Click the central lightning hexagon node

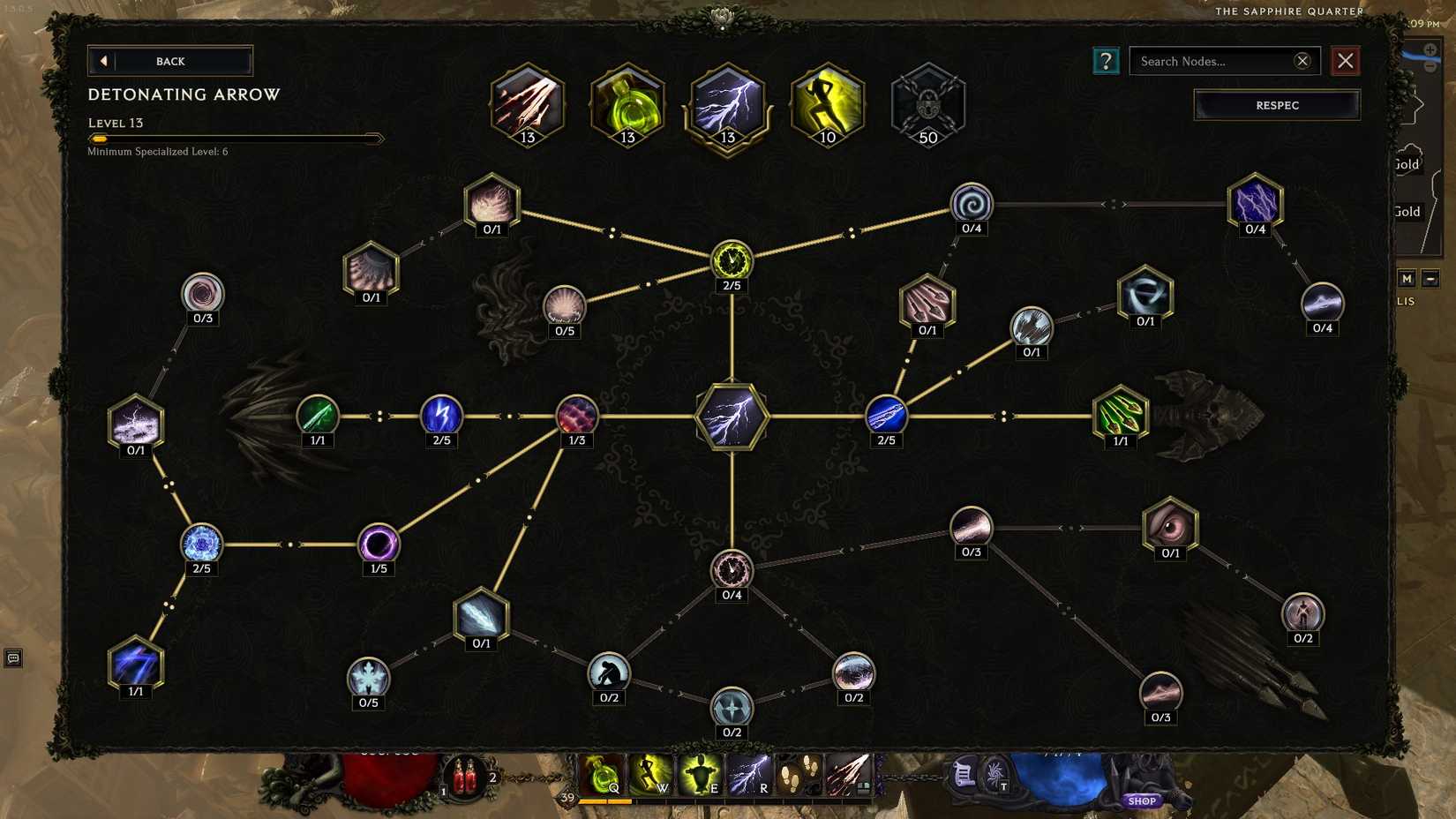(731, 418)
